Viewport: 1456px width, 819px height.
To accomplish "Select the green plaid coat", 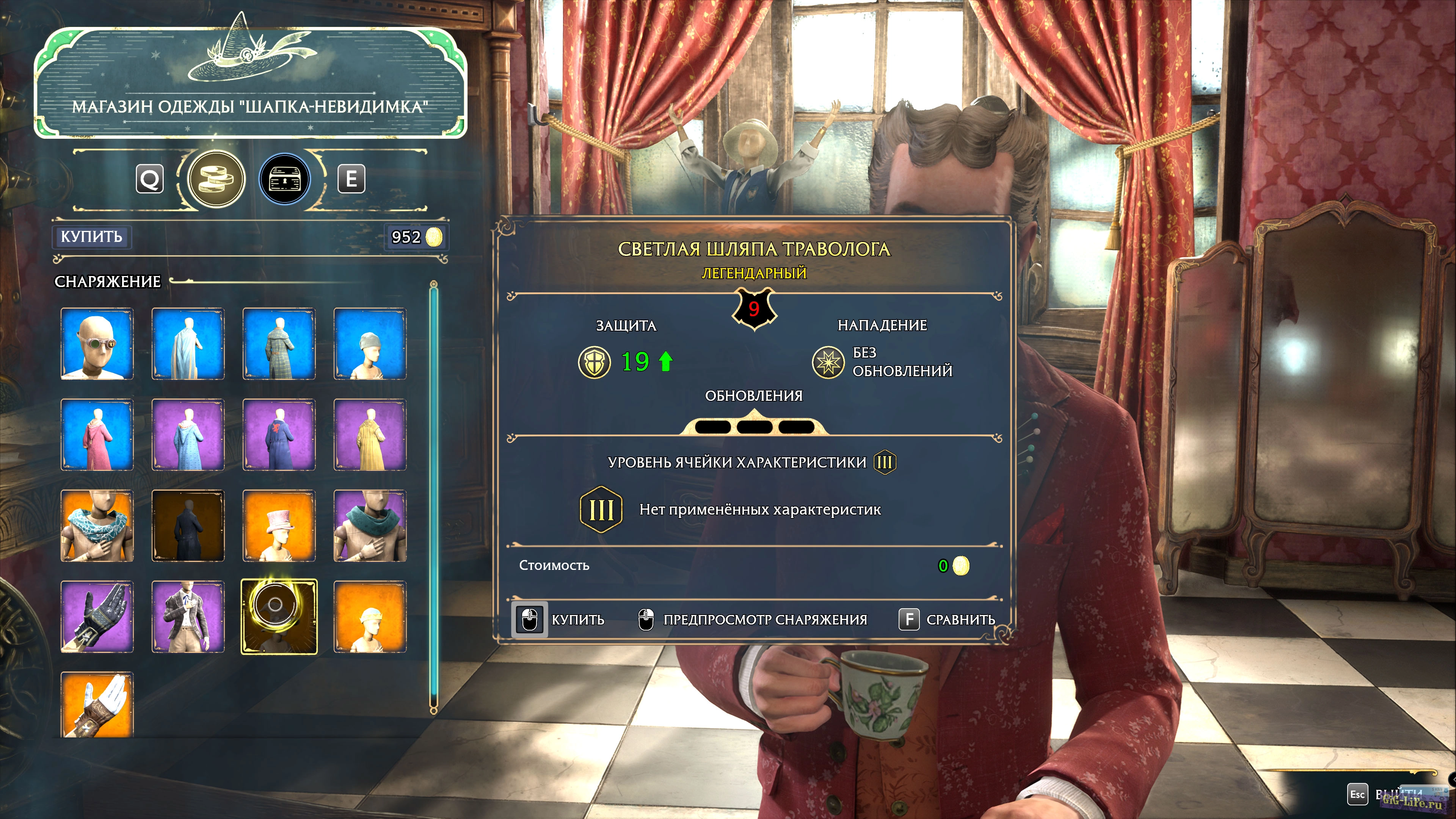I will click(x=279, y=344).
